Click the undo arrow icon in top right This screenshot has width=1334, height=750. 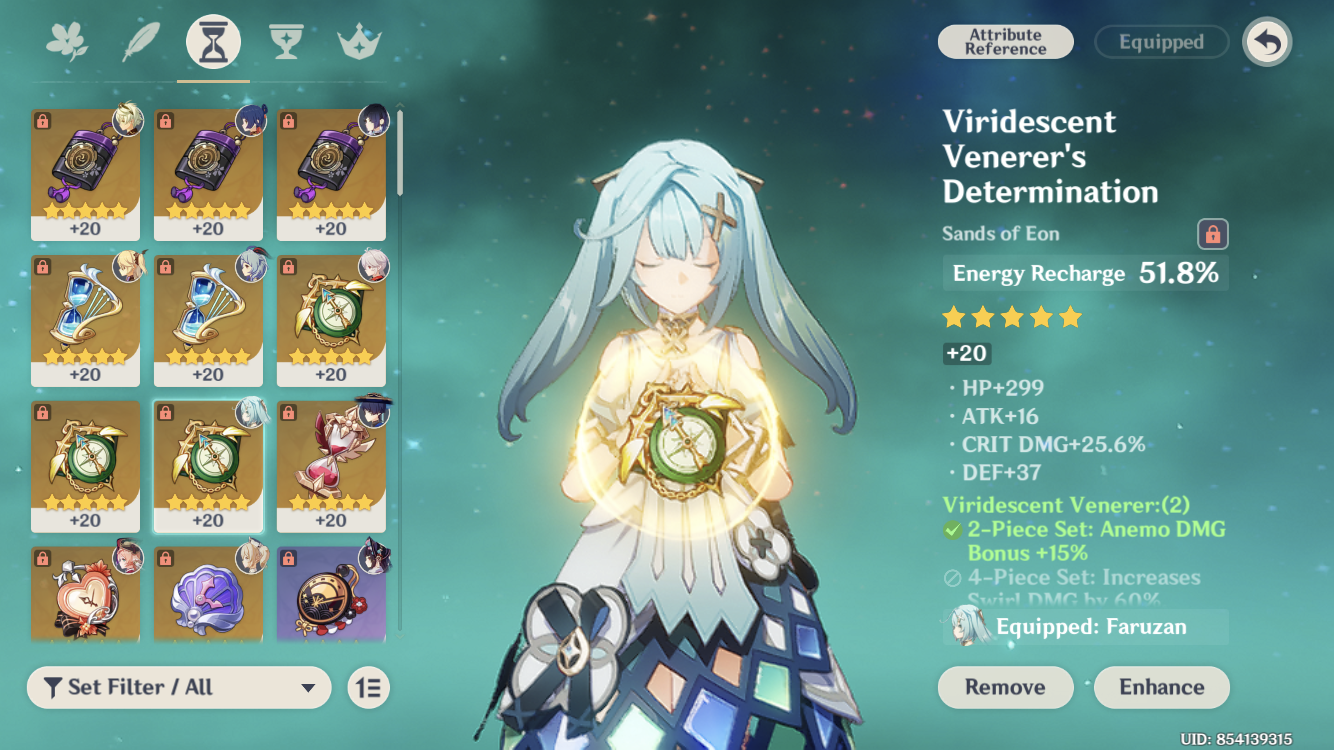(x=1267, y=41)
